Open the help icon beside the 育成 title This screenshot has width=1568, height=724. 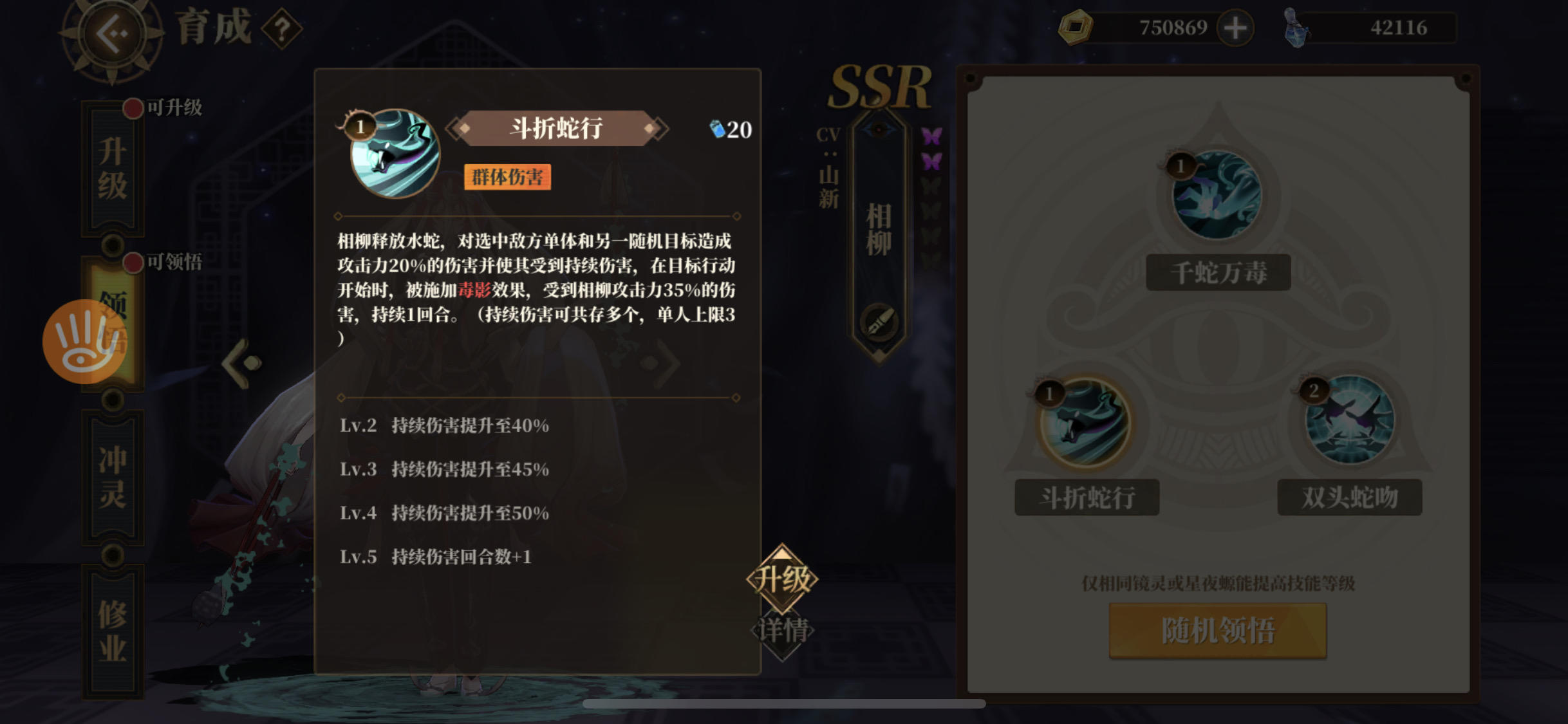click(281, 27)
